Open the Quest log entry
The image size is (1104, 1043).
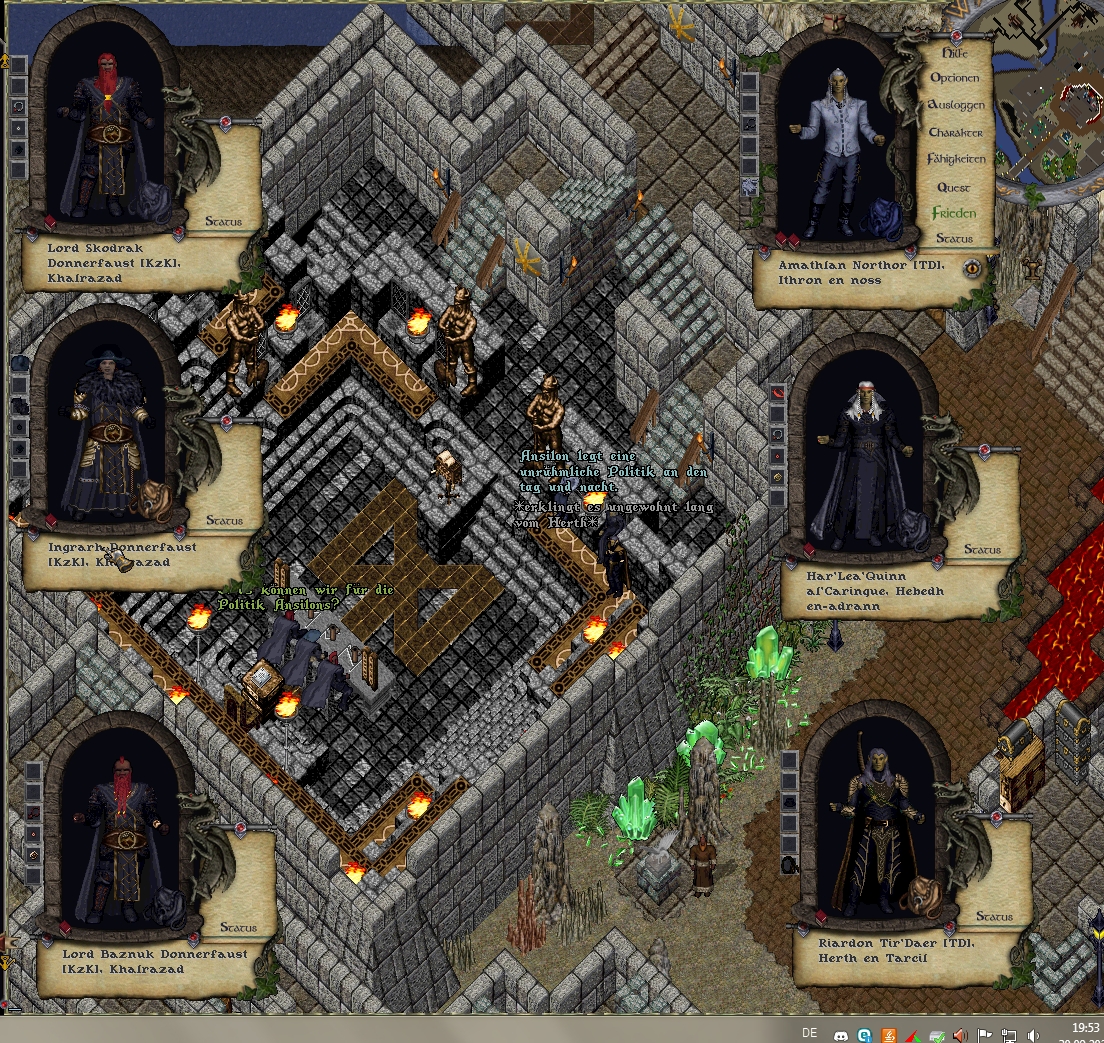click(954, 187)
